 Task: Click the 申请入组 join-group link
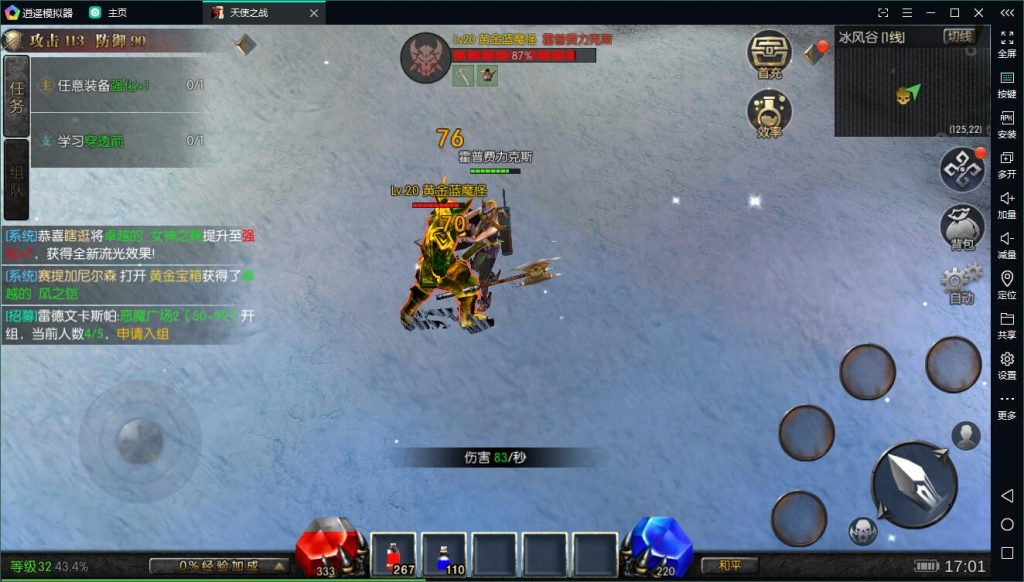point(142,333)
